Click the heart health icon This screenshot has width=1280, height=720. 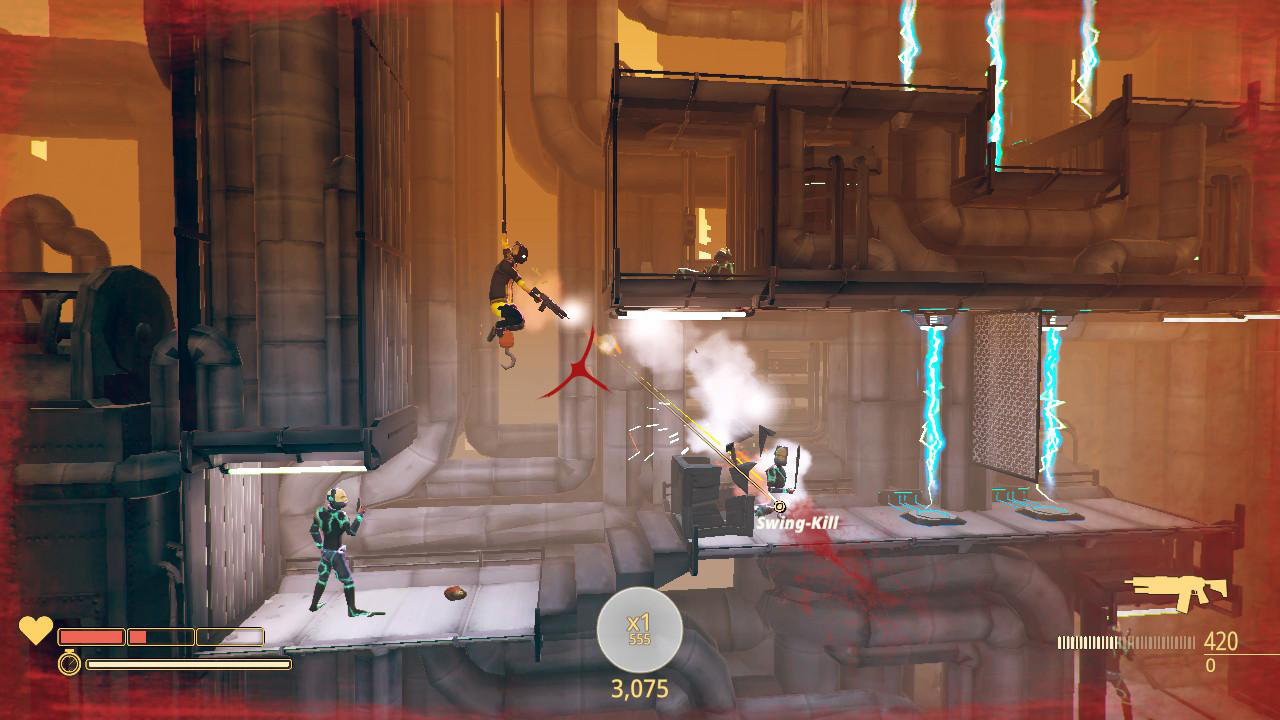tap(36, 631)
